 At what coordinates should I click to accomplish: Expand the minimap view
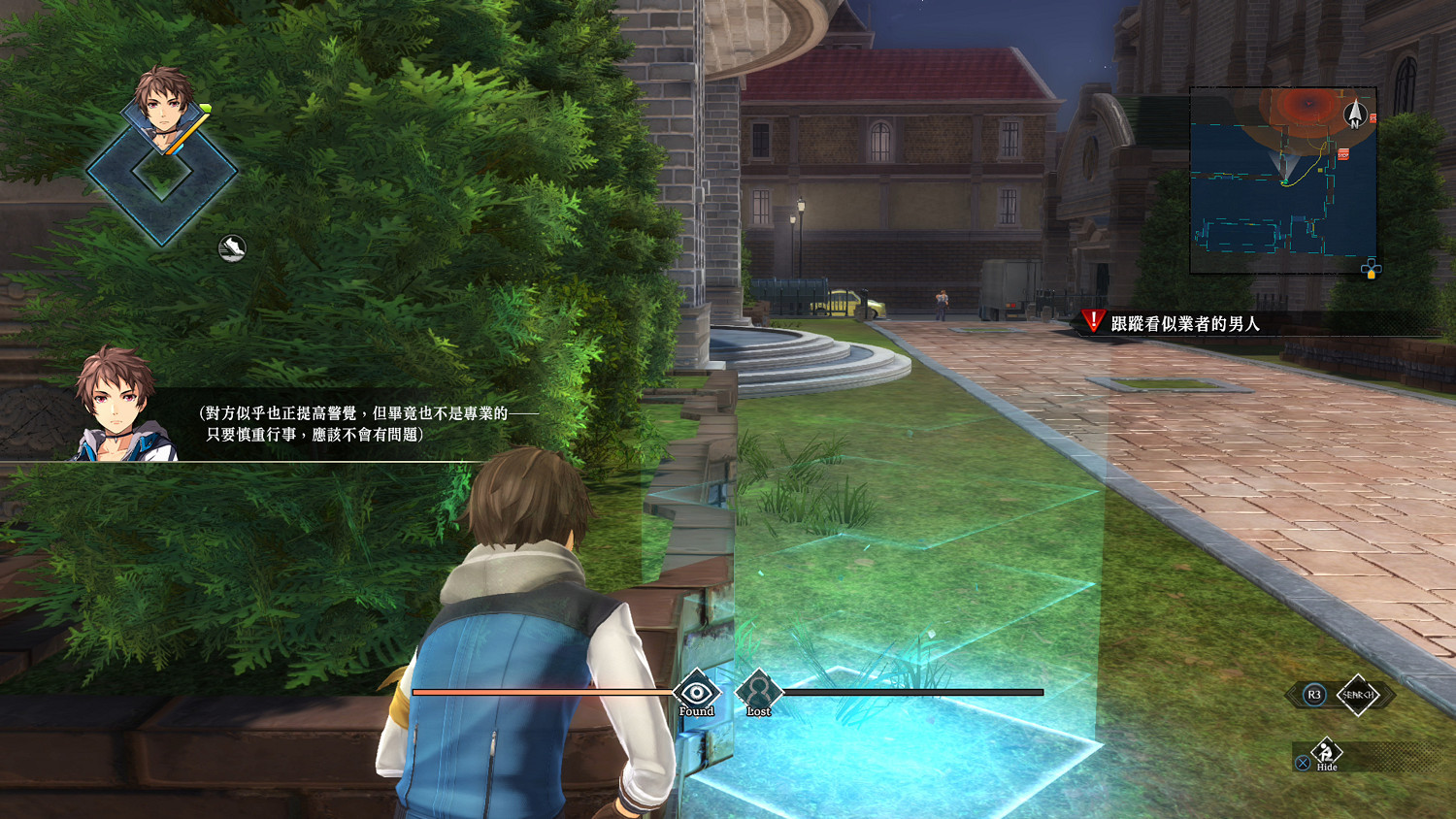(x=1281, y=175)
